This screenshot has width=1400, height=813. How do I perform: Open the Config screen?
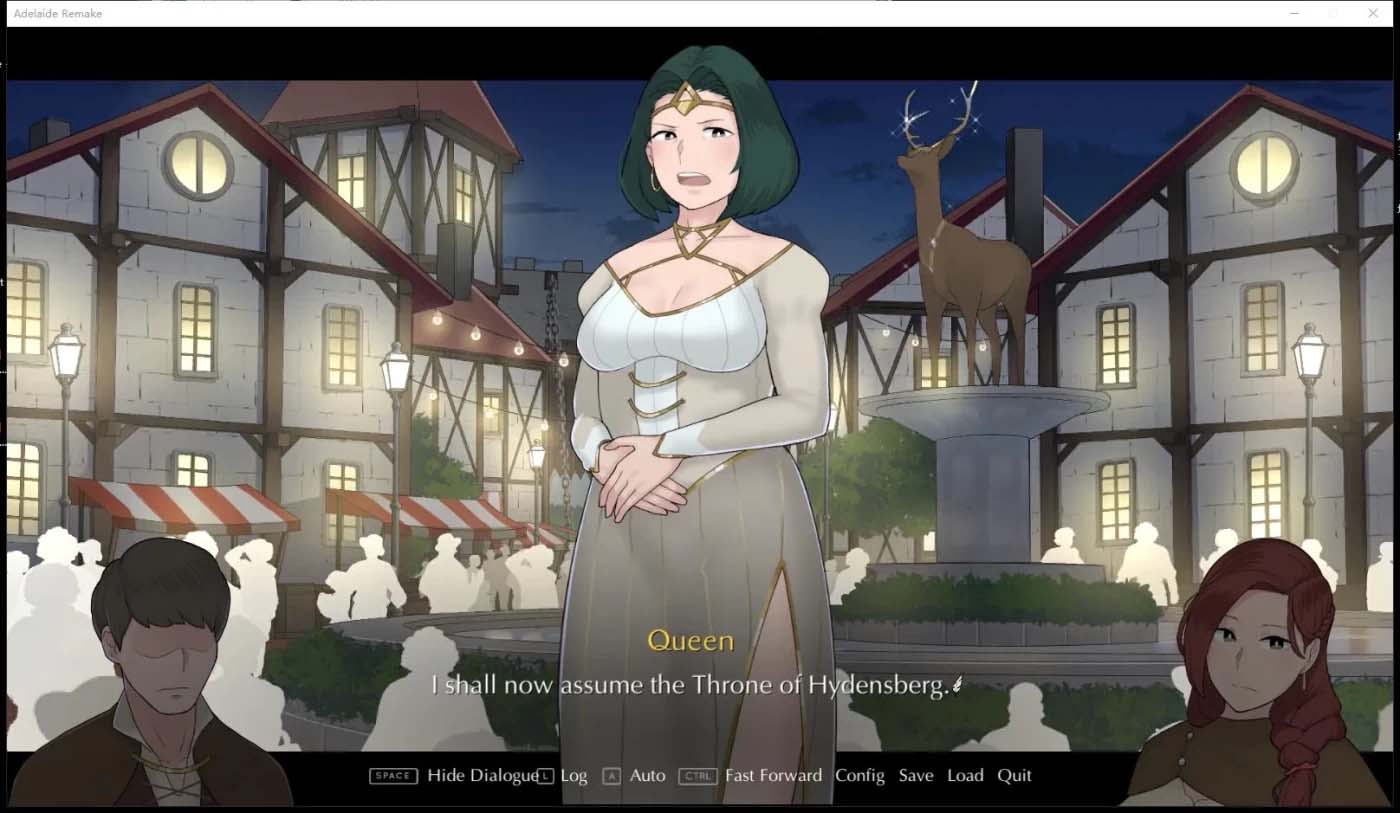tap(860, 776)
